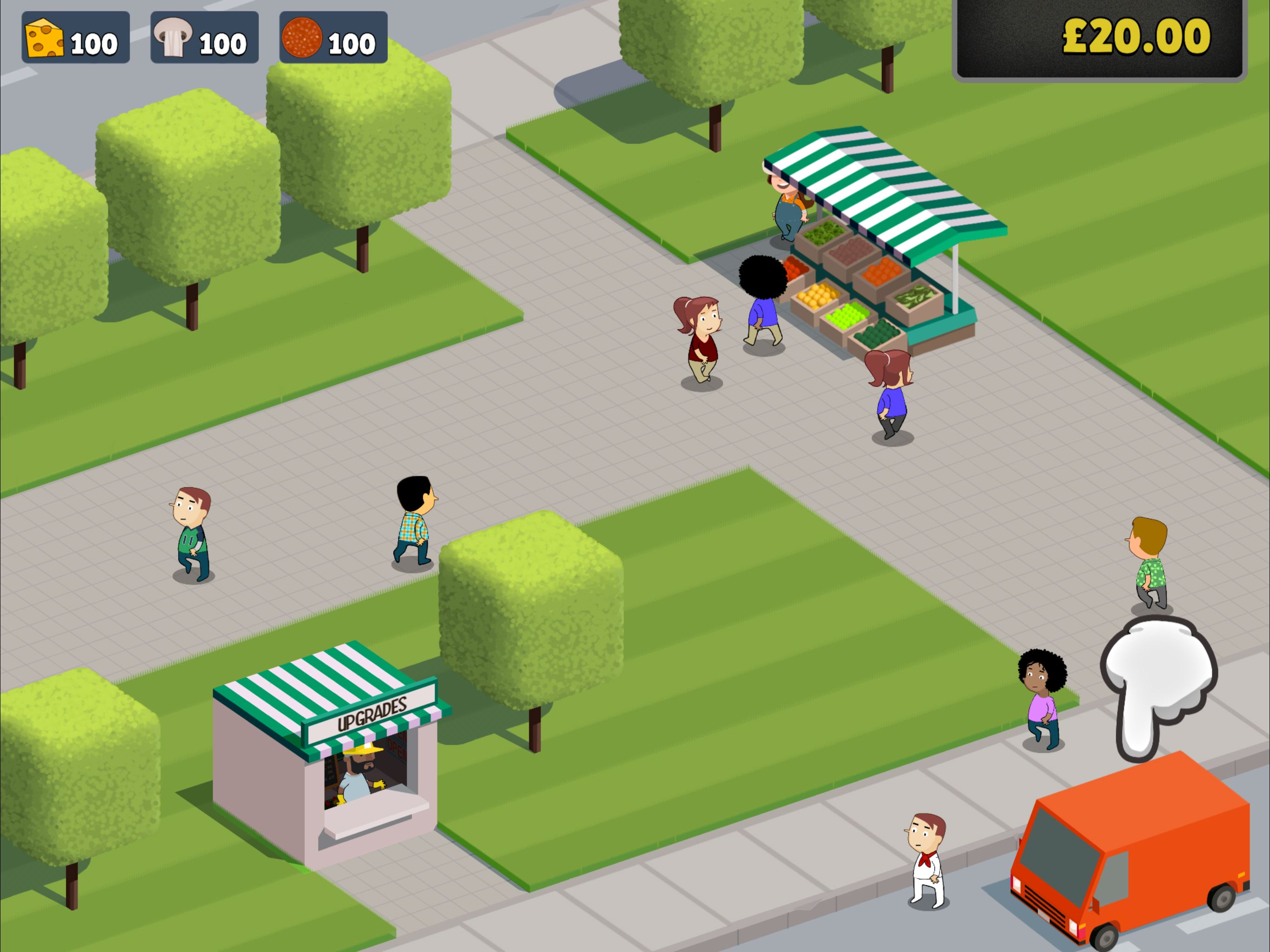Visit the striped produce market stall
Viewport: 1270px width, 952px height.
coord(879,247)
